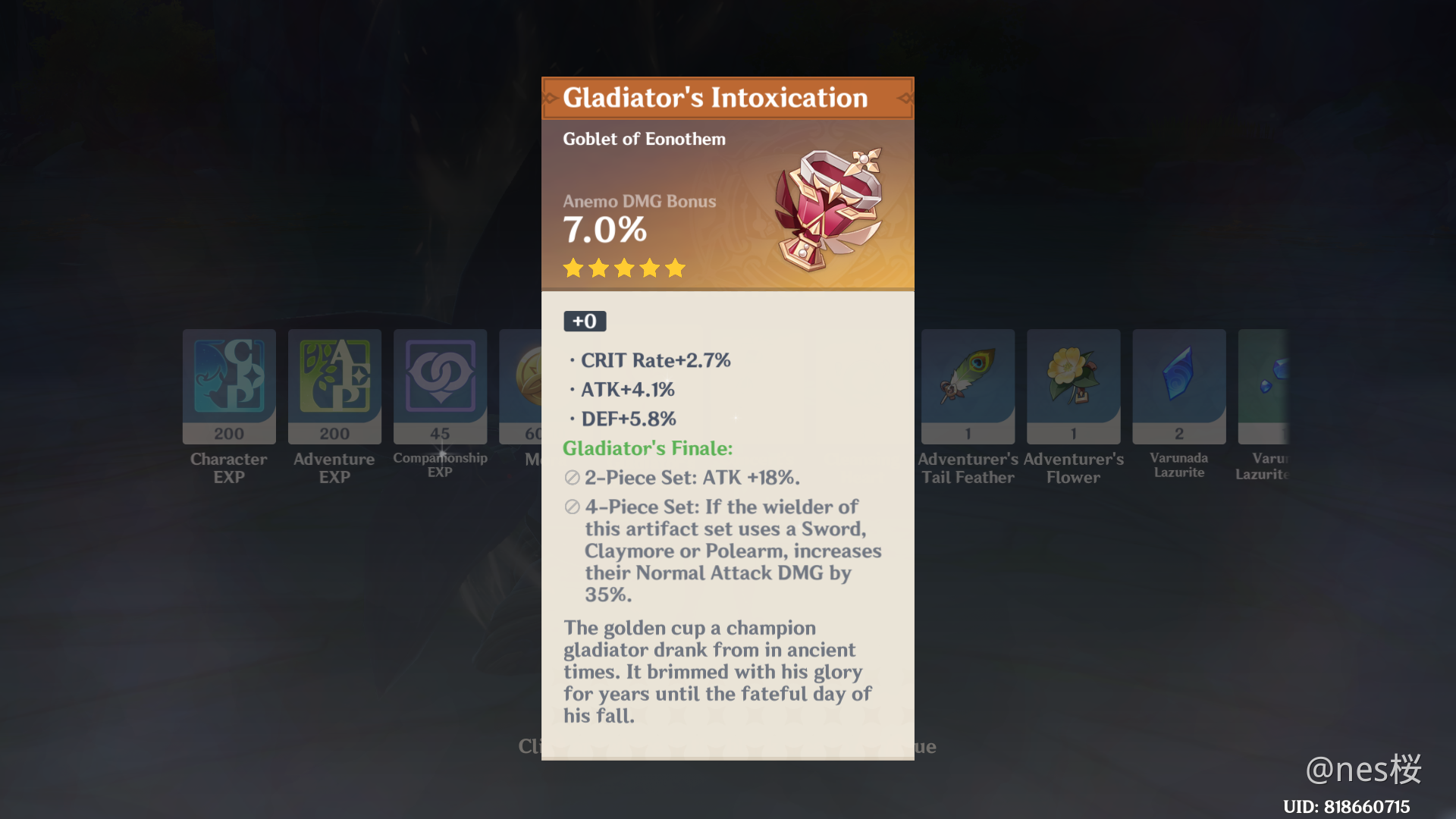Click to continue past the reward screen

727,746
